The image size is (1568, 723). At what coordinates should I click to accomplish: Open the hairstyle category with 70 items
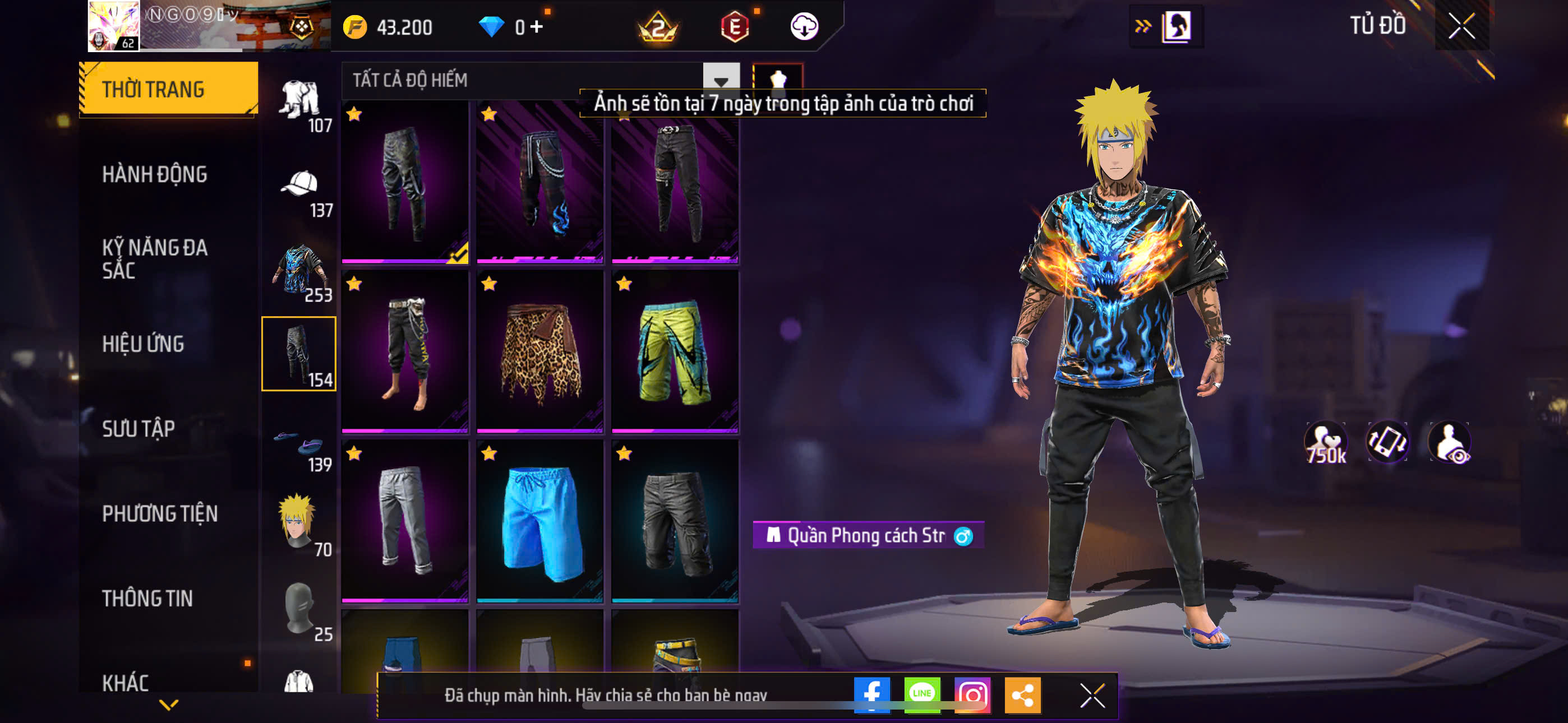[299, 523]
